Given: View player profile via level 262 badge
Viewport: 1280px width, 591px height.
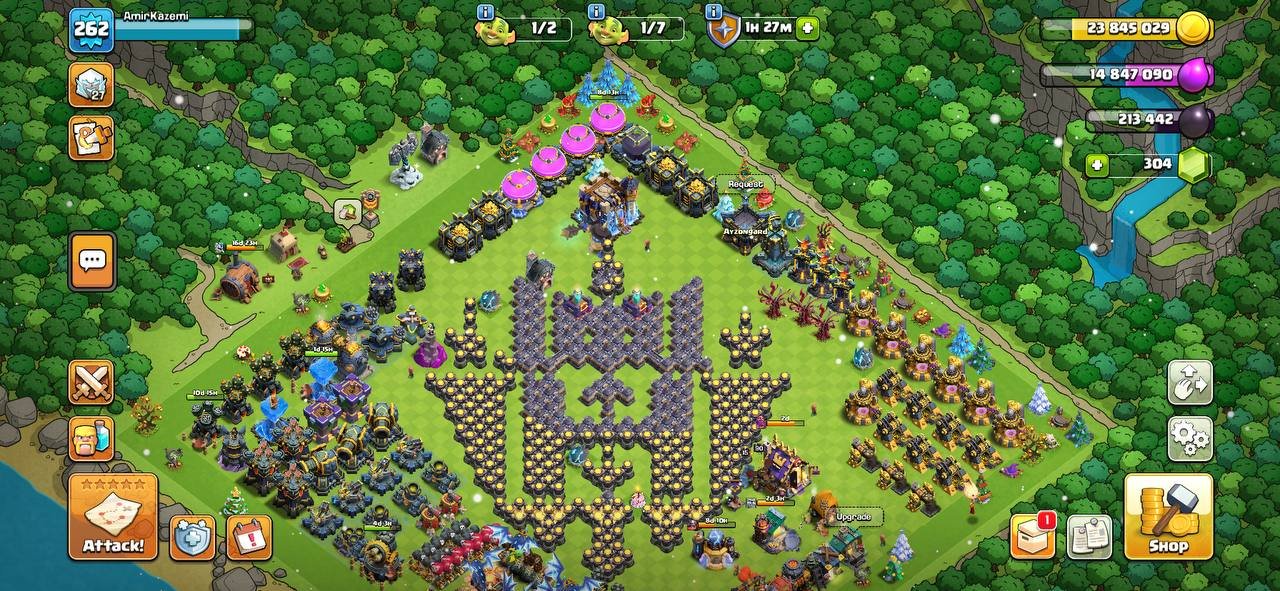Looking at the screenshot, I should 91,29.
